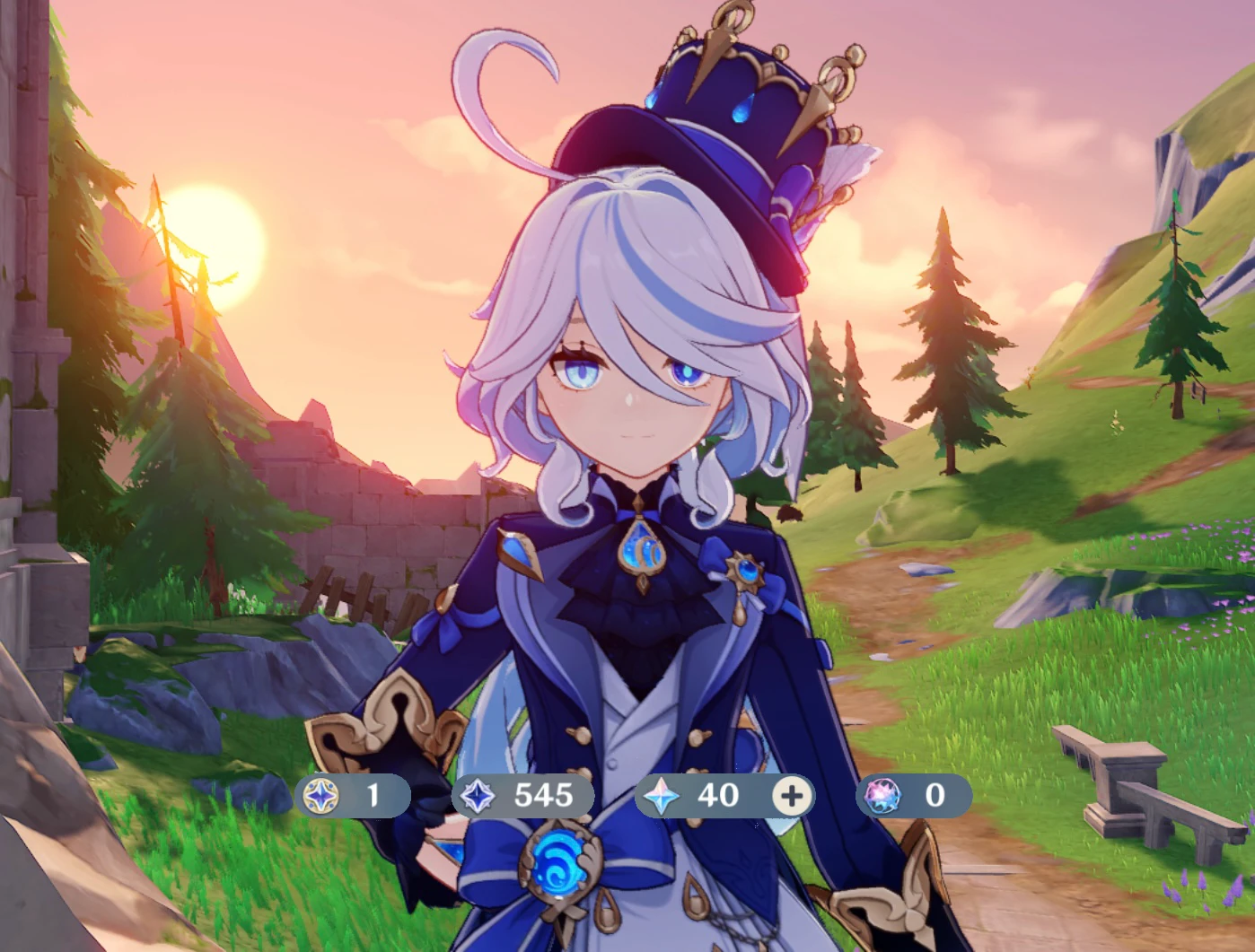Viewport: 1255px width, 952px height.
Task: Click the purple four-pointed star icon
Action: coord(478,796)
